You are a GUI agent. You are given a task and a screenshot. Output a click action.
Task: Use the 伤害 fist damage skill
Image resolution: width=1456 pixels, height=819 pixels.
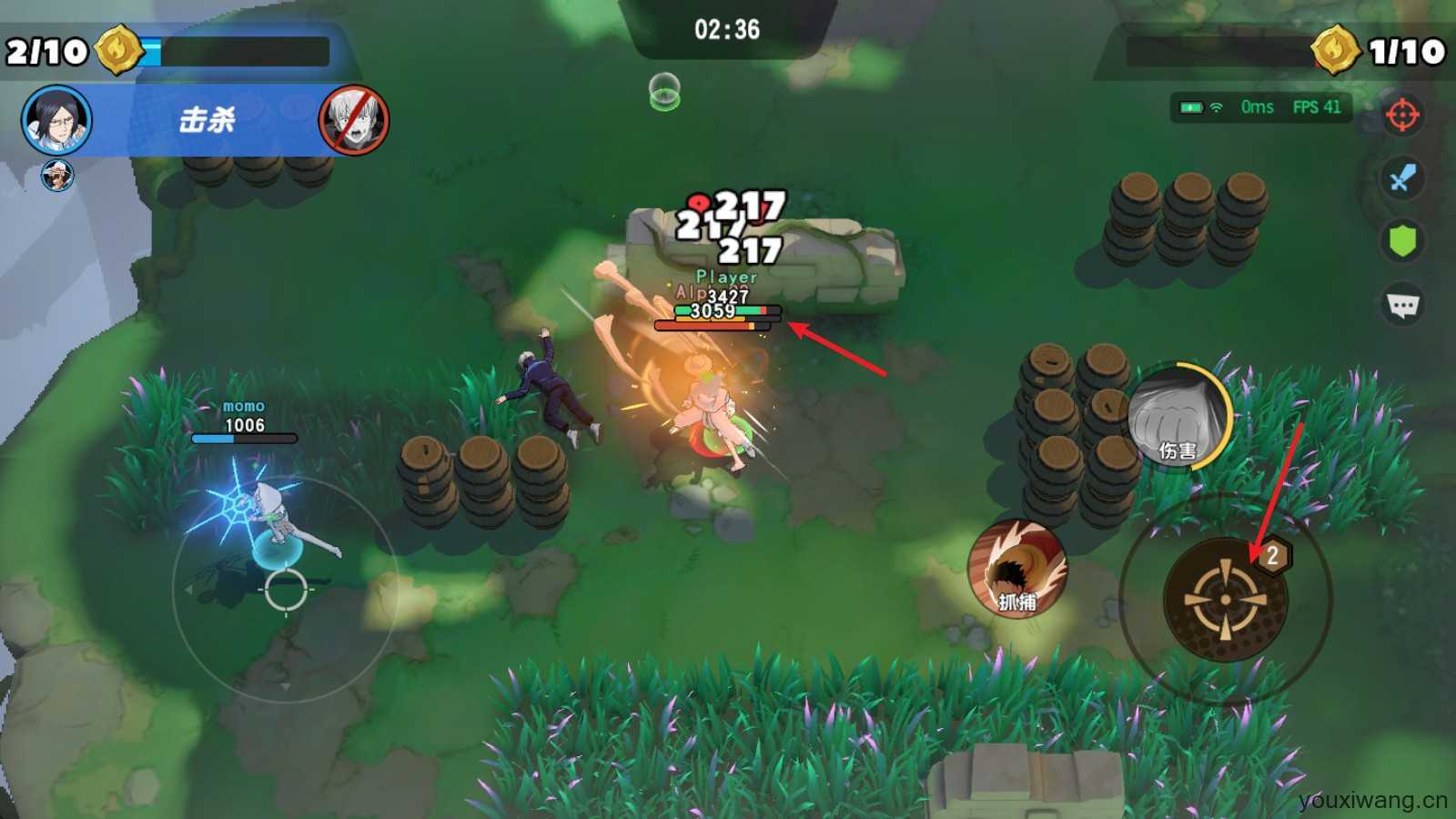pos(1176,417)
